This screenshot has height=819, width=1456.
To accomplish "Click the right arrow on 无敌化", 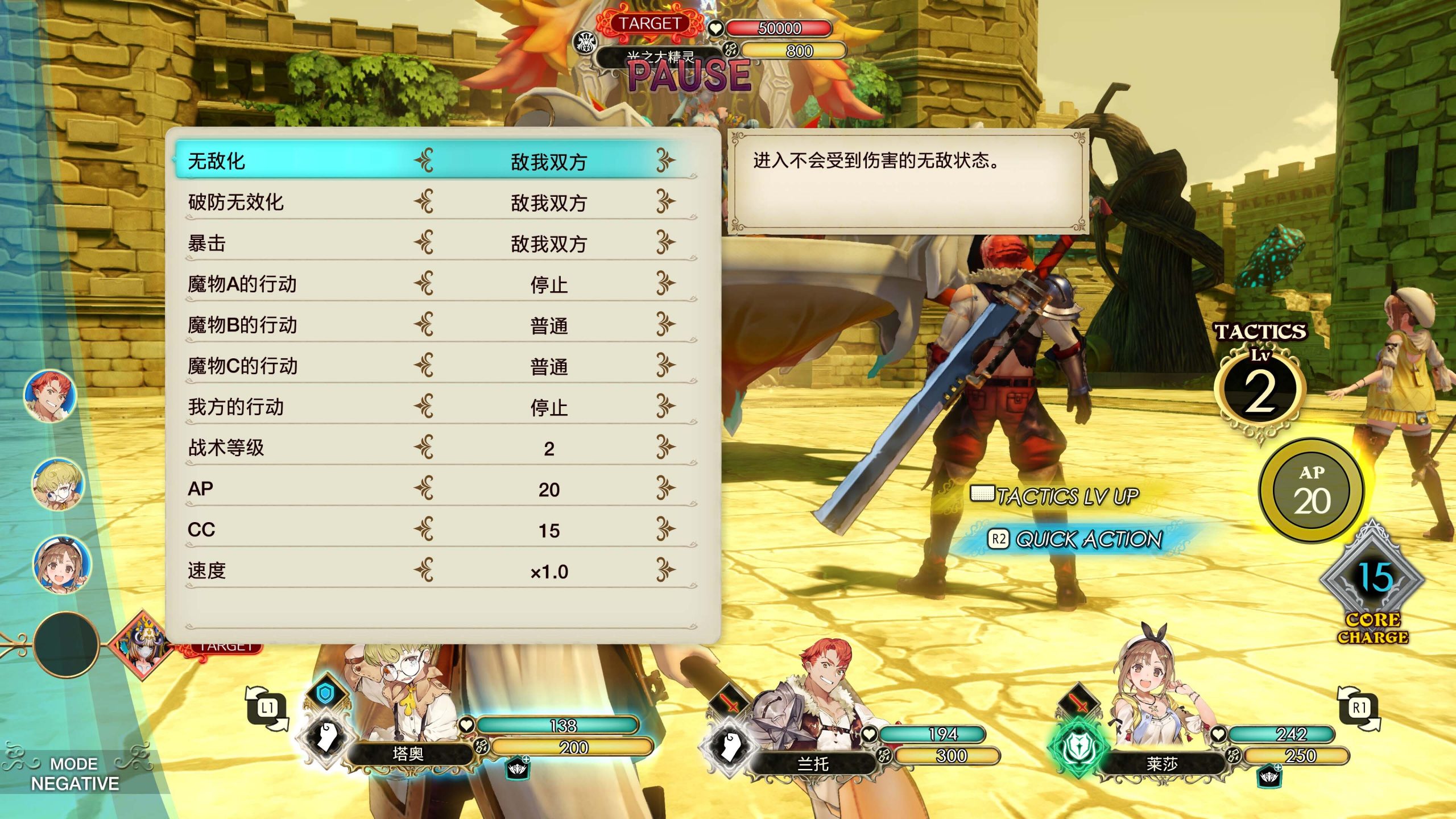I will click(665, 160).
